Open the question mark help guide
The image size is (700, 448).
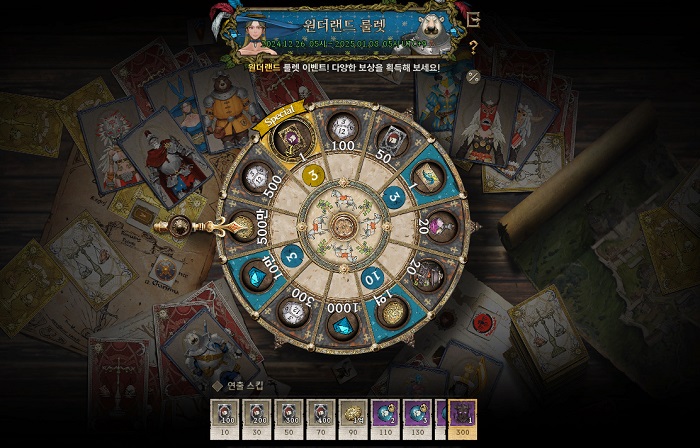pos(473,46)
